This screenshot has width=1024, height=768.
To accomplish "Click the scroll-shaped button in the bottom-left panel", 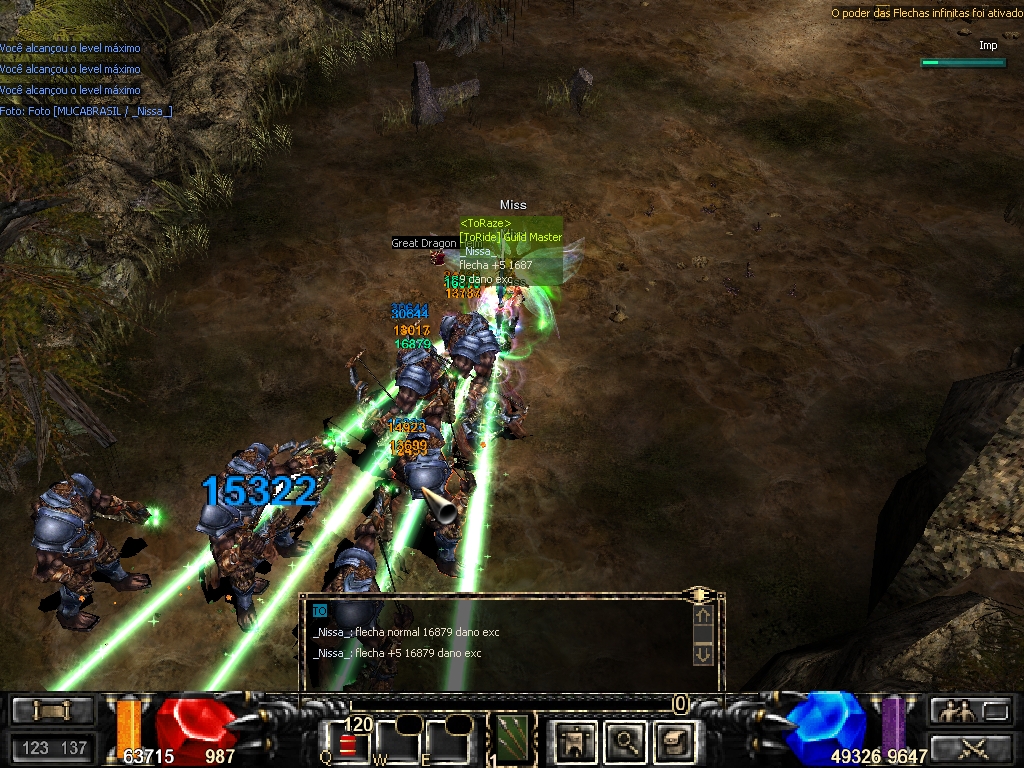I will pos(52,710).
